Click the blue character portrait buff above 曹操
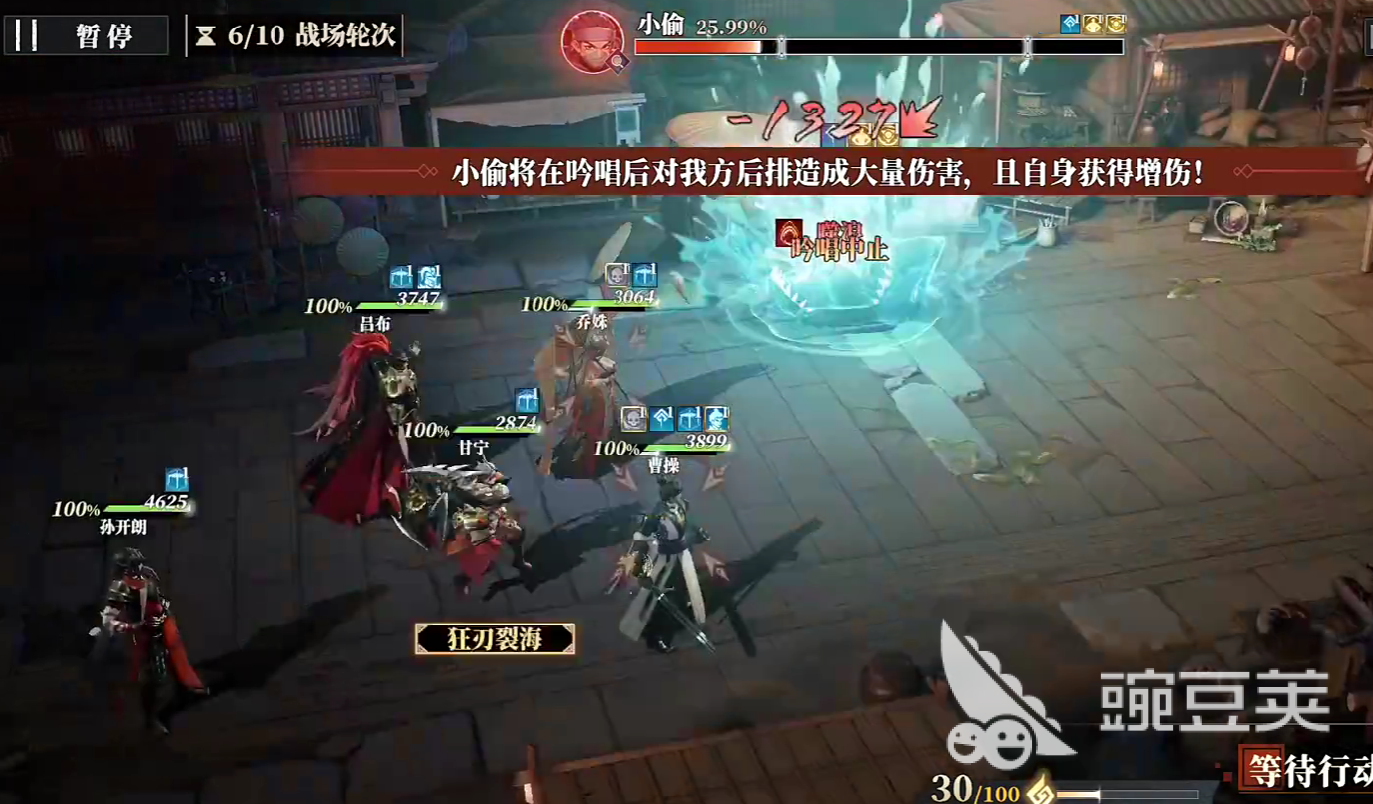 pos(716,419)
